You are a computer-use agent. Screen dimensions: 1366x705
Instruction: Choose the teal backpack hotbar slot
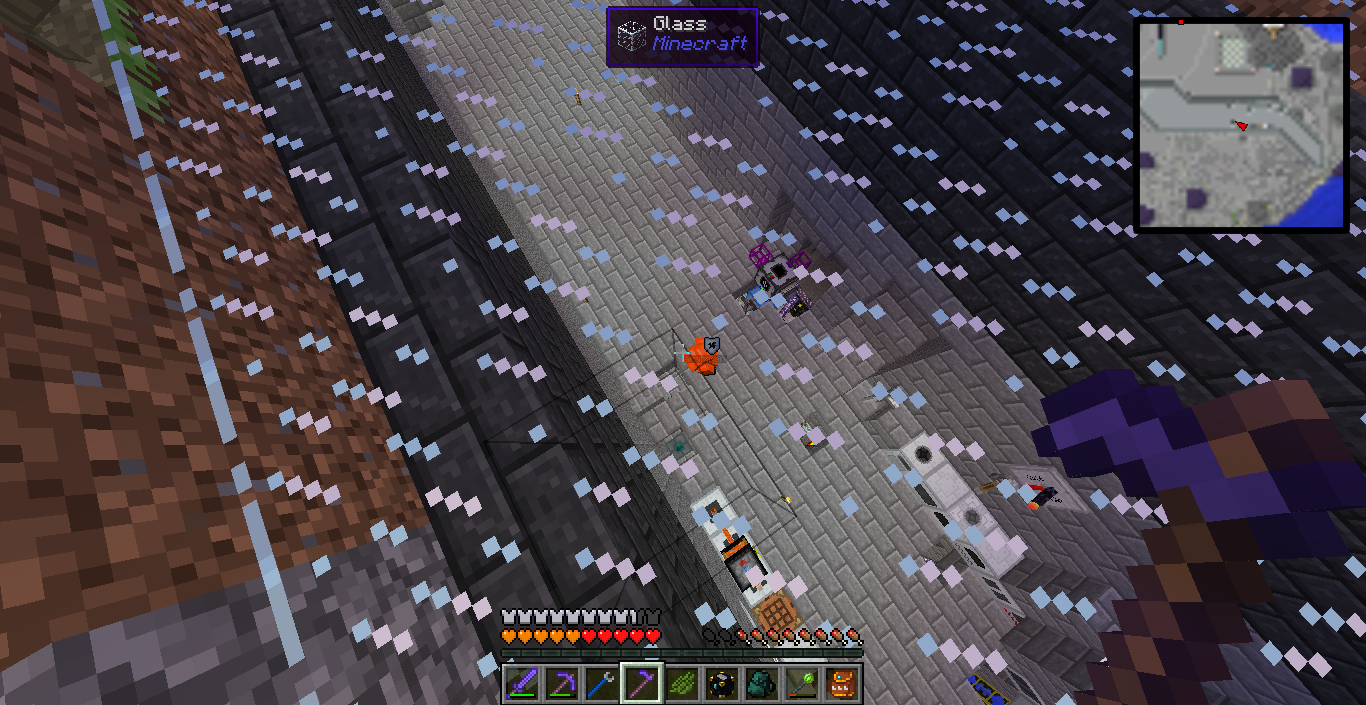pos(761,684)
